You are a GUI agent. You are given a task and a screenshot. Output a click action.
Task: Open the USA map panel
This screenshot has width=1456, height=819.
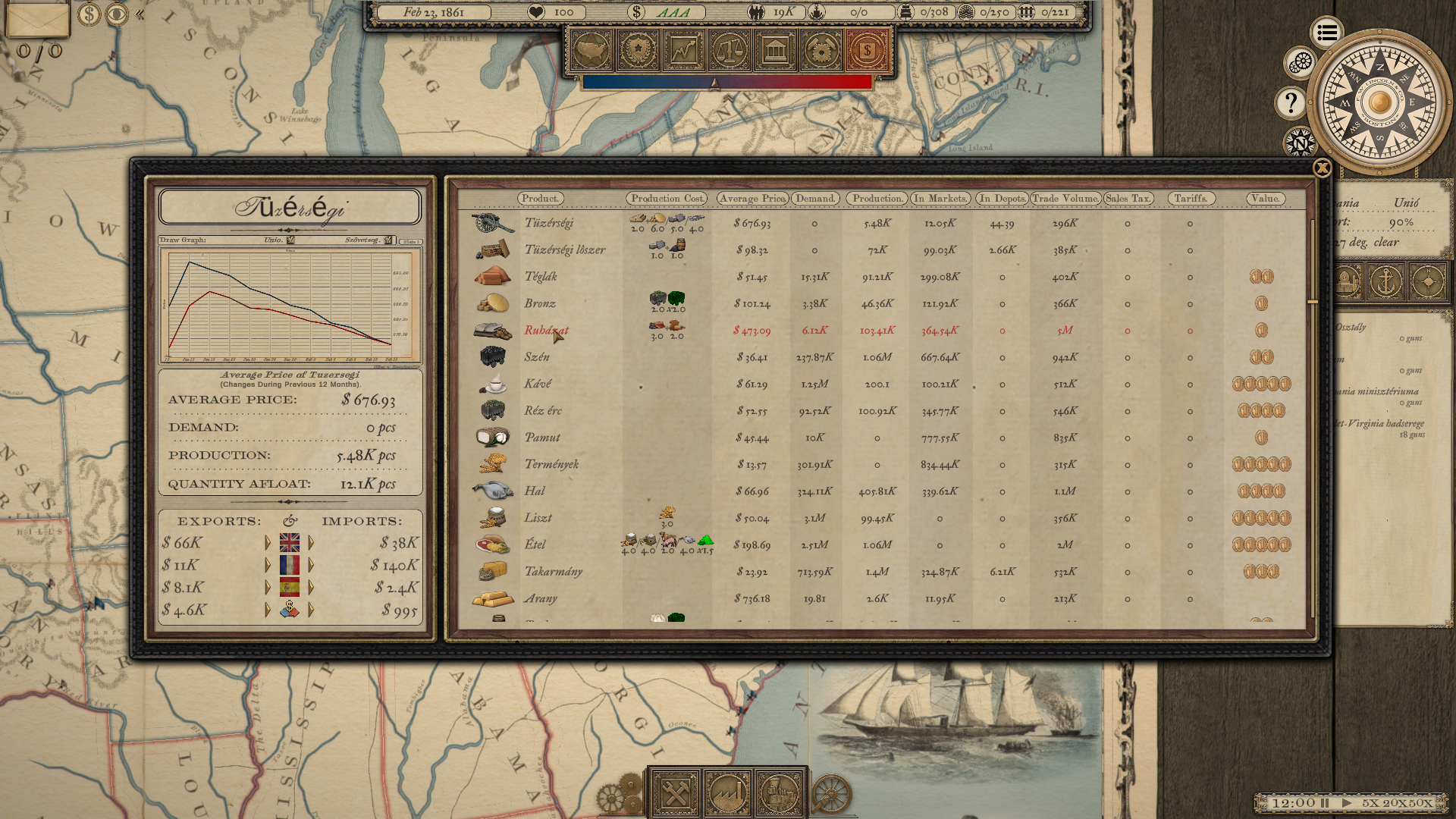591,51
